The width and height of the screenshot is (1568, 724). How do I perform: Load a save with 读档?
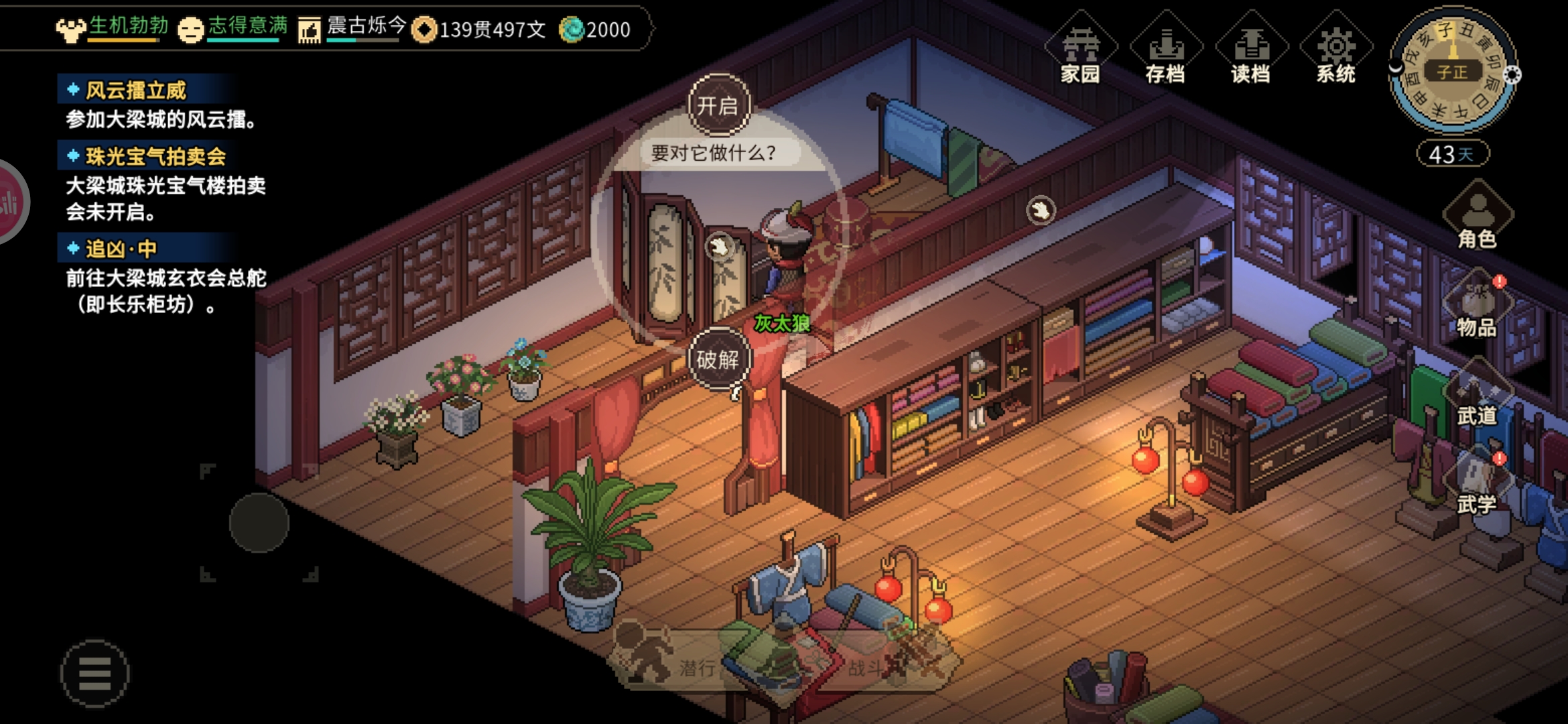point(1250,50)
